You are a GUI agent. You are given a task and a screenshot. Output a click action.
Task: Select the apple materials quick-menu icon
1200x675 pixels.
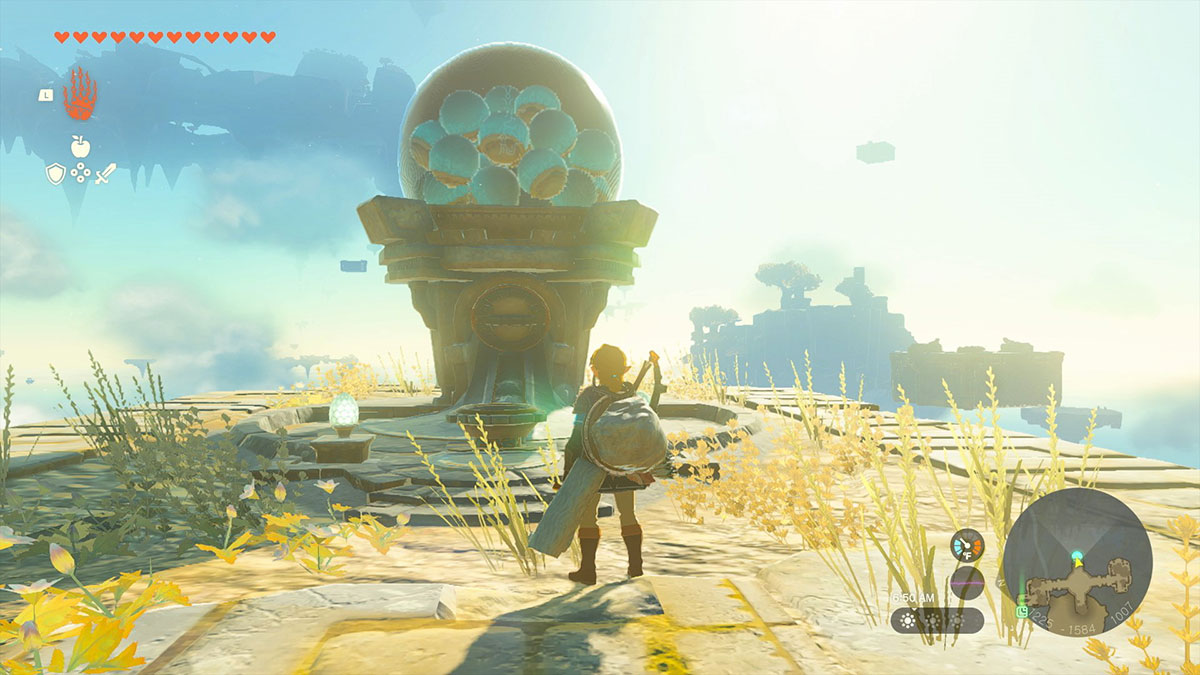click(80, 146)
